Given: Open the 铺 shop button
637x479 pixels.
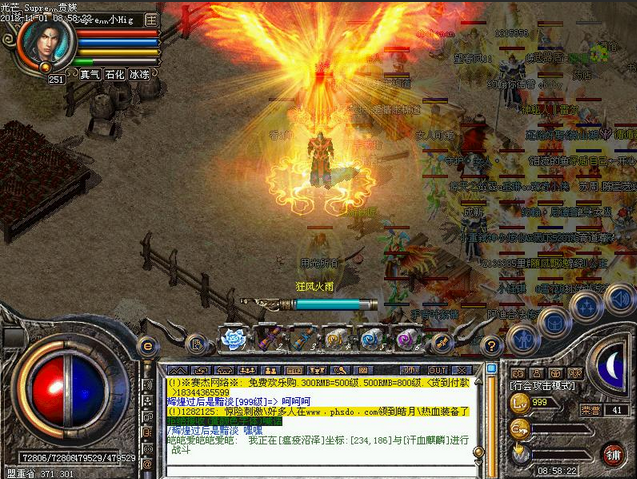Looking at the screenshot, I should pyautogui.click(x=613, y=452).
